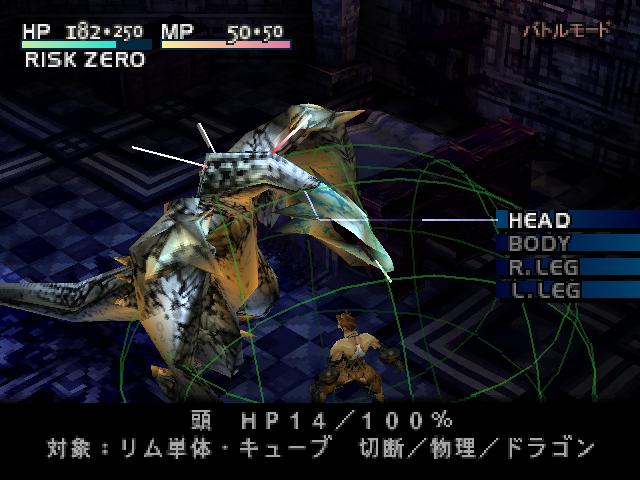Image resolution: width=640 pixels, height=480 pixels.
Task: Pick L.LEG from the target list
Action: [544, 290]
